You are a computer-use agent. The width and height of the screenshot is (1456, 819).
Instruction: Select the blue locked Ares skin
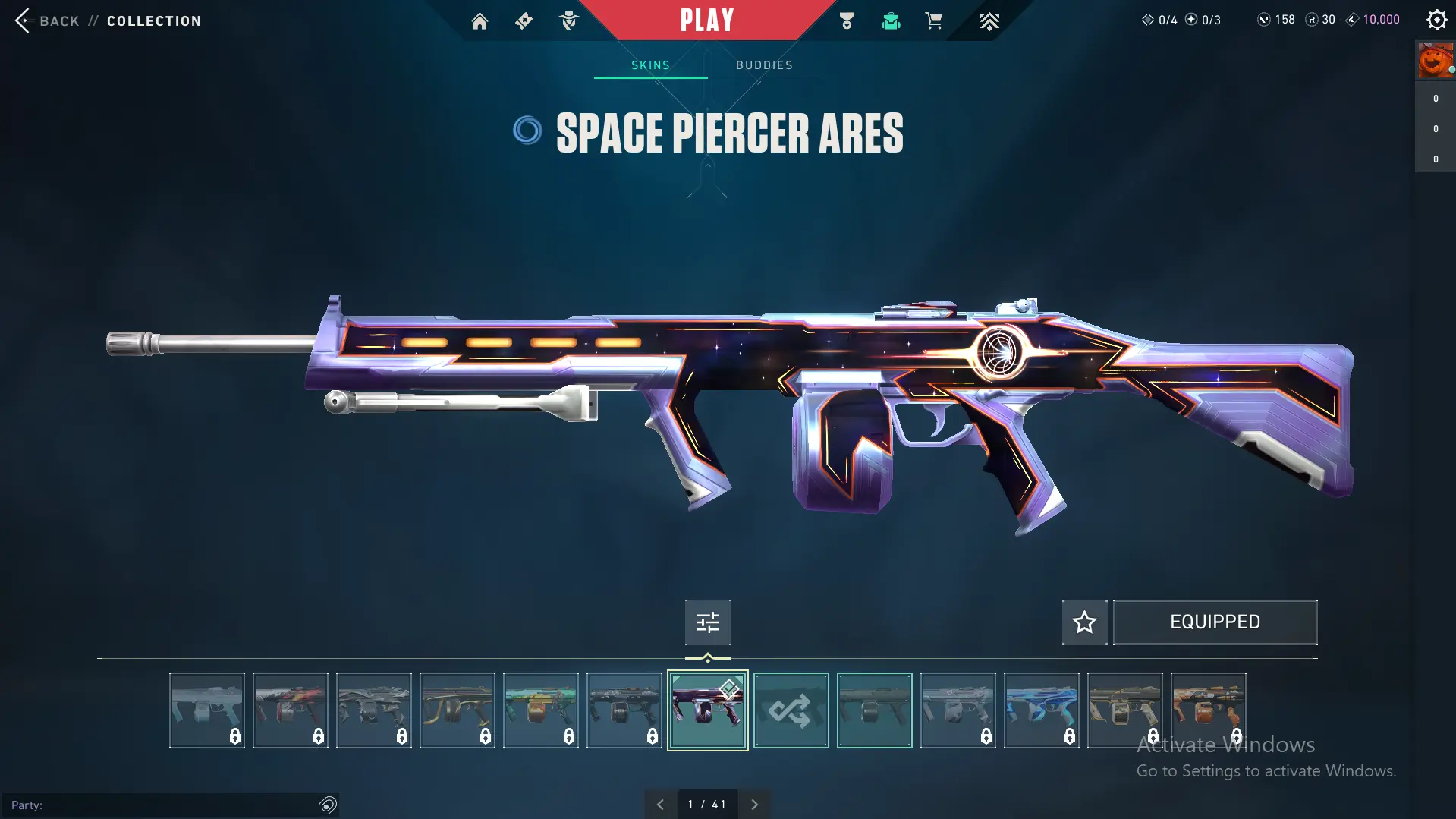pos(1041,710)
